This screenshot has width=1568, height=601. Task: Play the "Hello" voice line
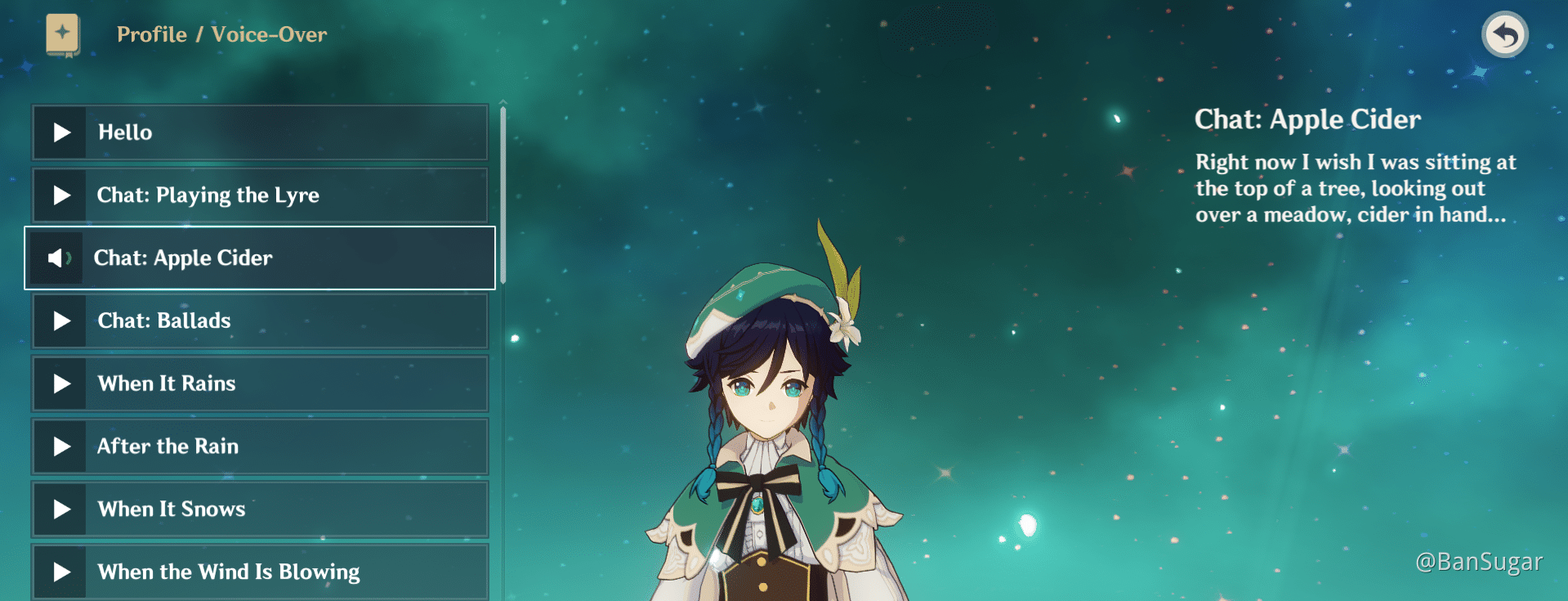click(x=60, y=132)
